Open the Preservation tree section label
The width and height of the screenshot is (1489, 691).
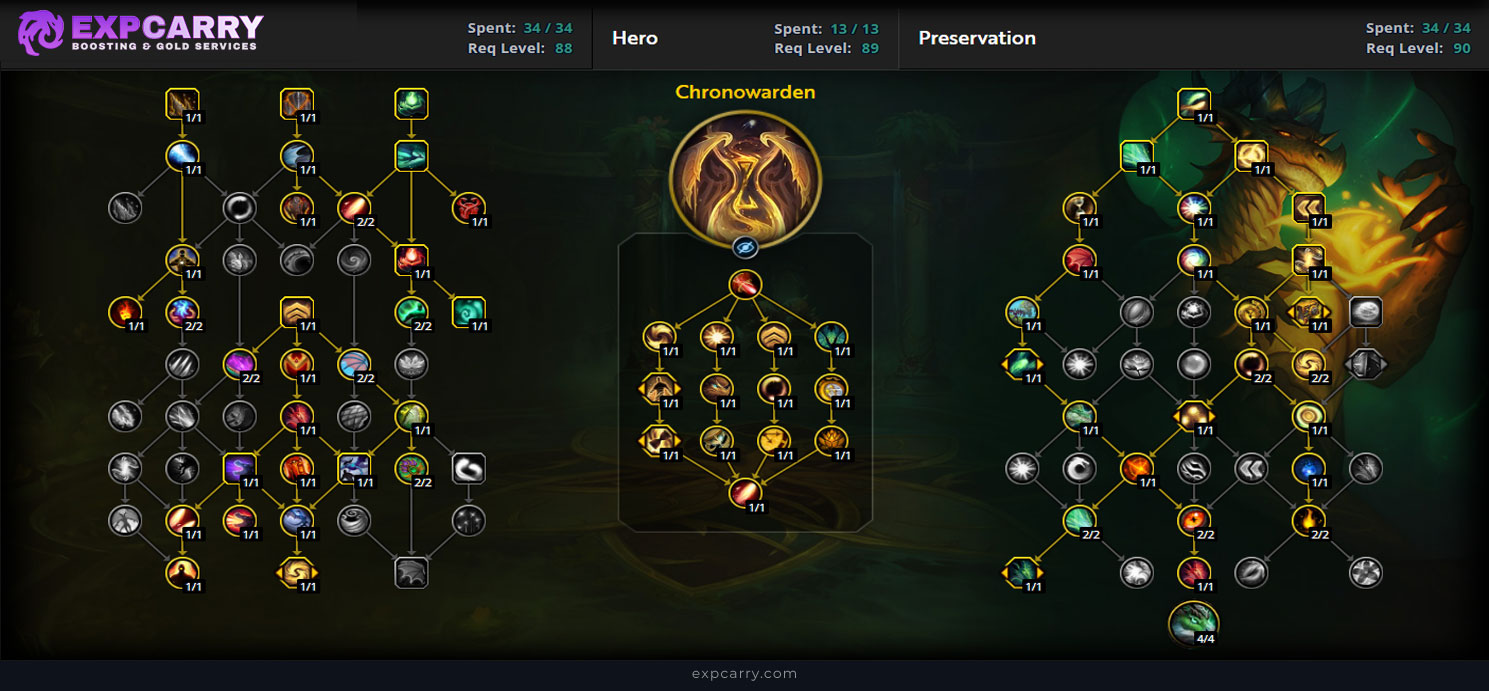tap(977, 38)
